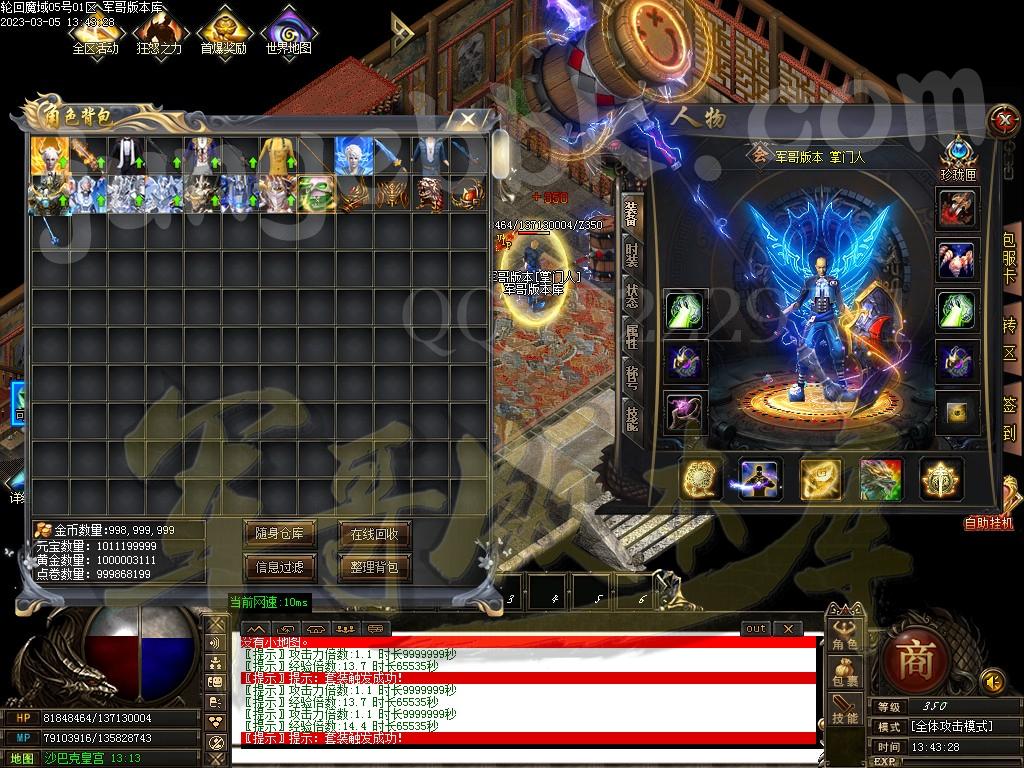Select the green mask item in backpack
Viewport: 1024px width, 768px height.
[317, 193]
